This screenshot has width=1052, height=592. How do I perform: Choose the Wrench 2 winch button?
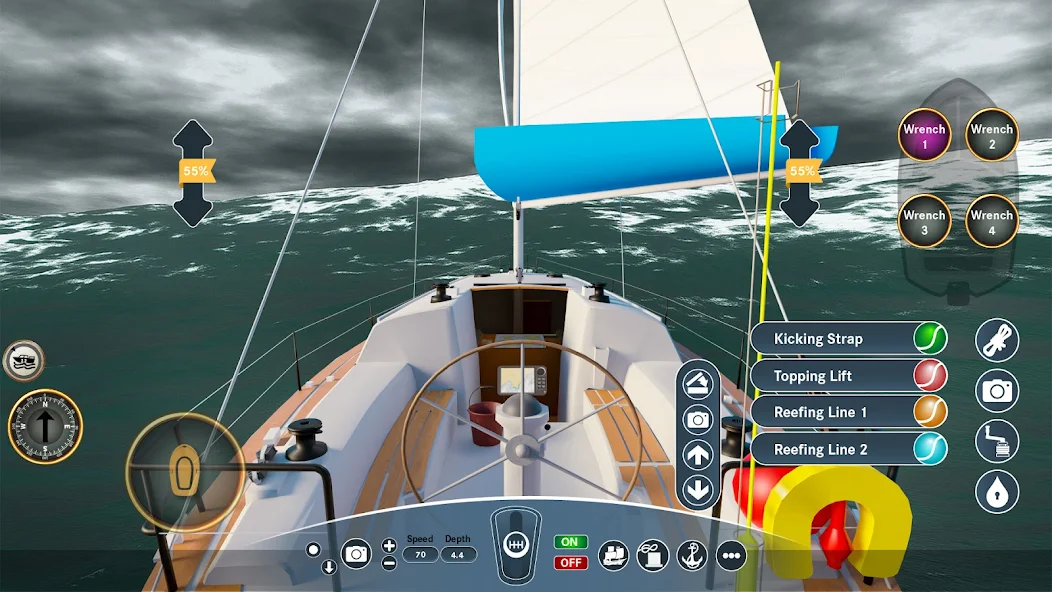(x=992, y=135)
